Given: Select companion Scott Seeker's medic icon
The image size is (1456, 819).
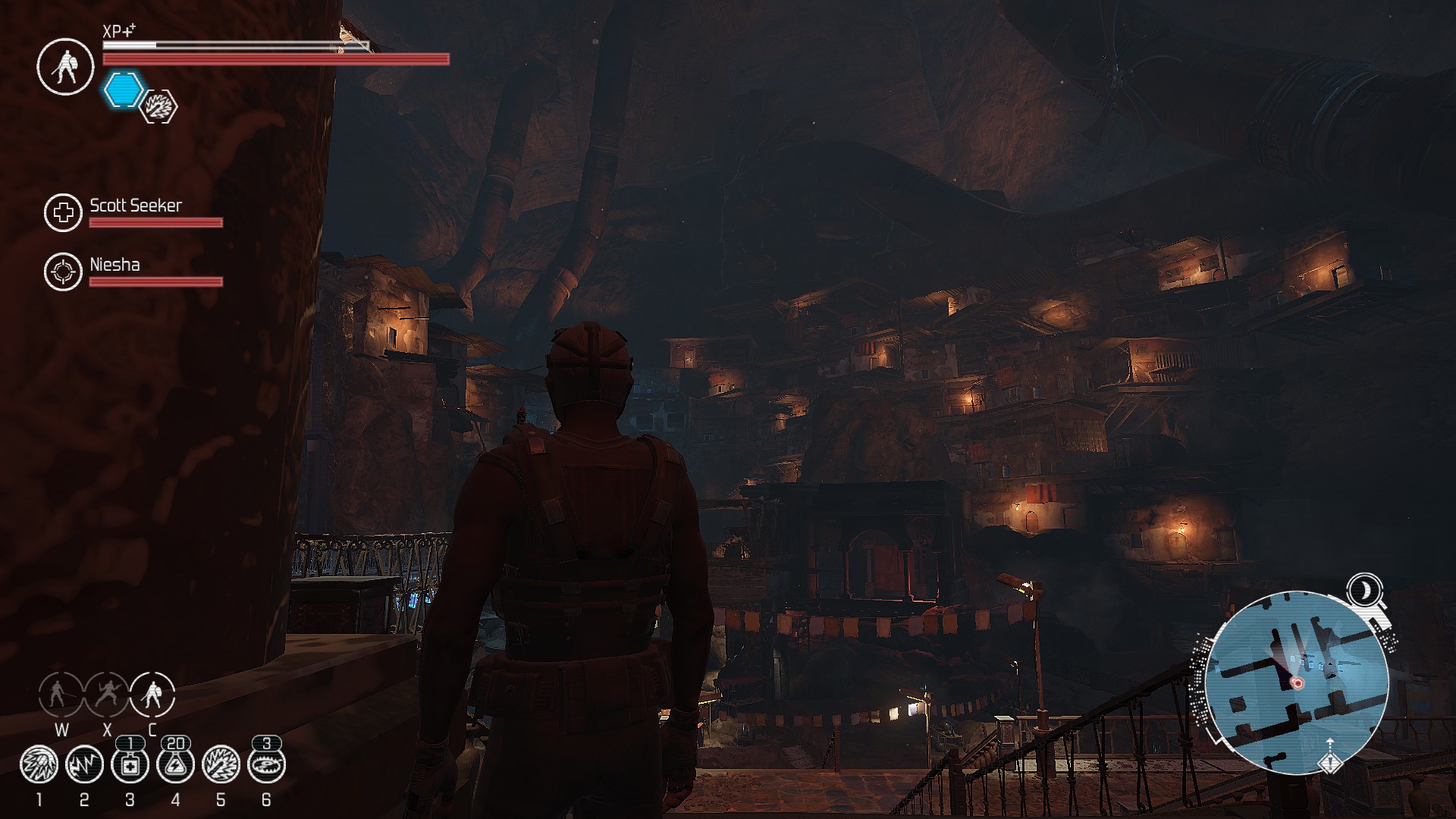Looking at the screenshot, I should [63, 212].
